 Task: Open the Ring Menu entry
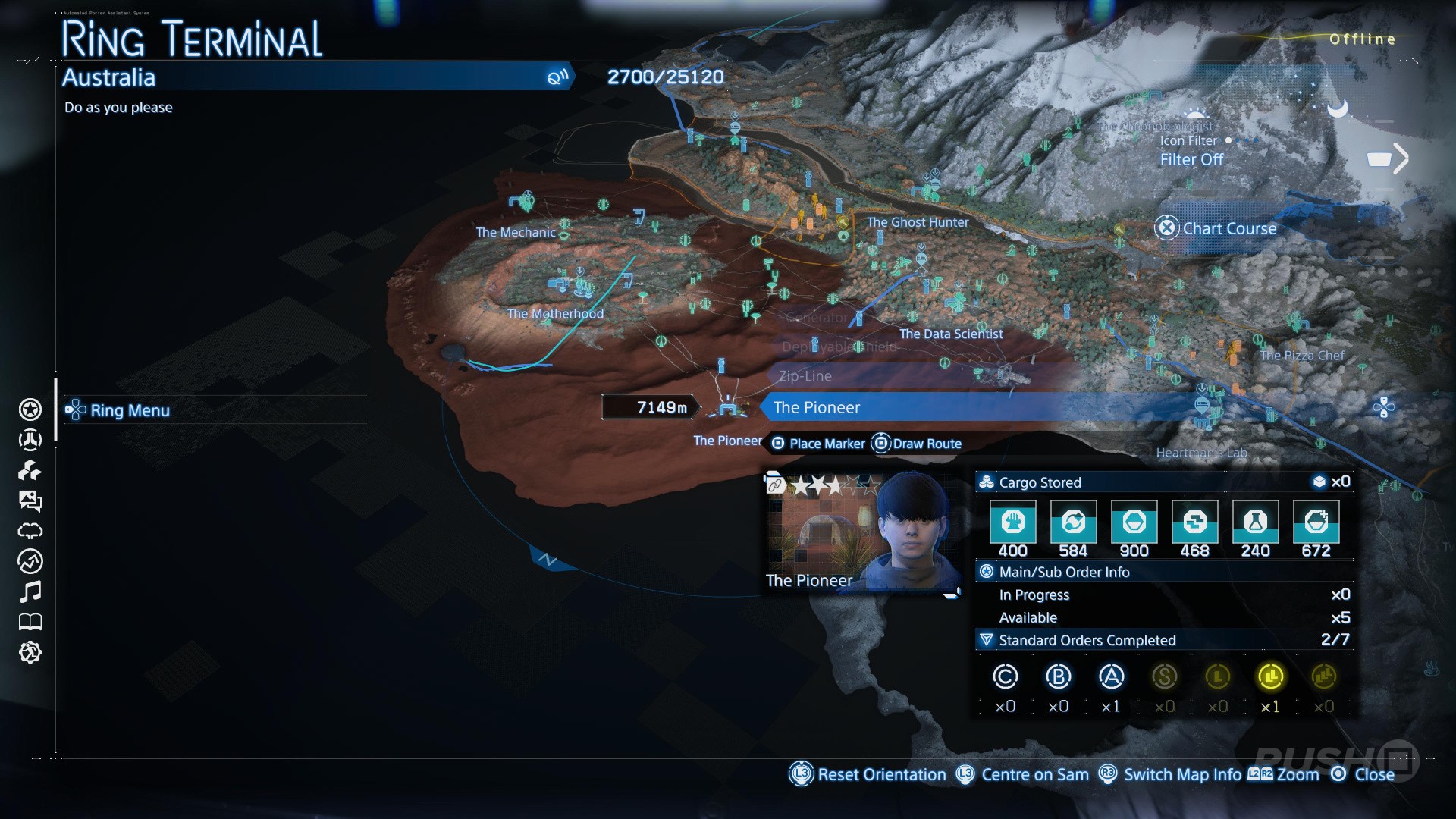click(129, 410)
